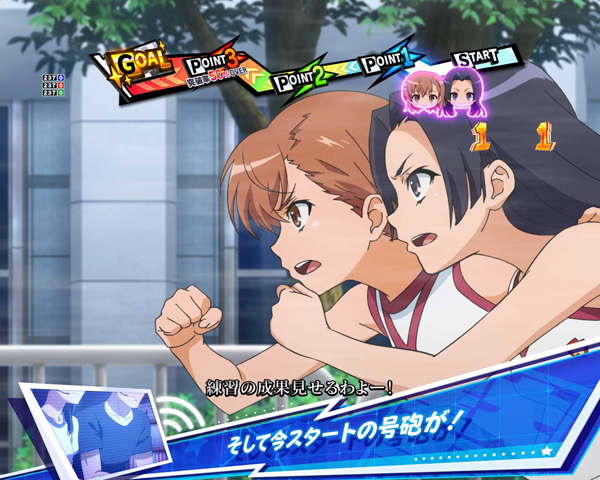Select the brown-haired girl's portrait icon
600x480 pixels.
point(422,92)
